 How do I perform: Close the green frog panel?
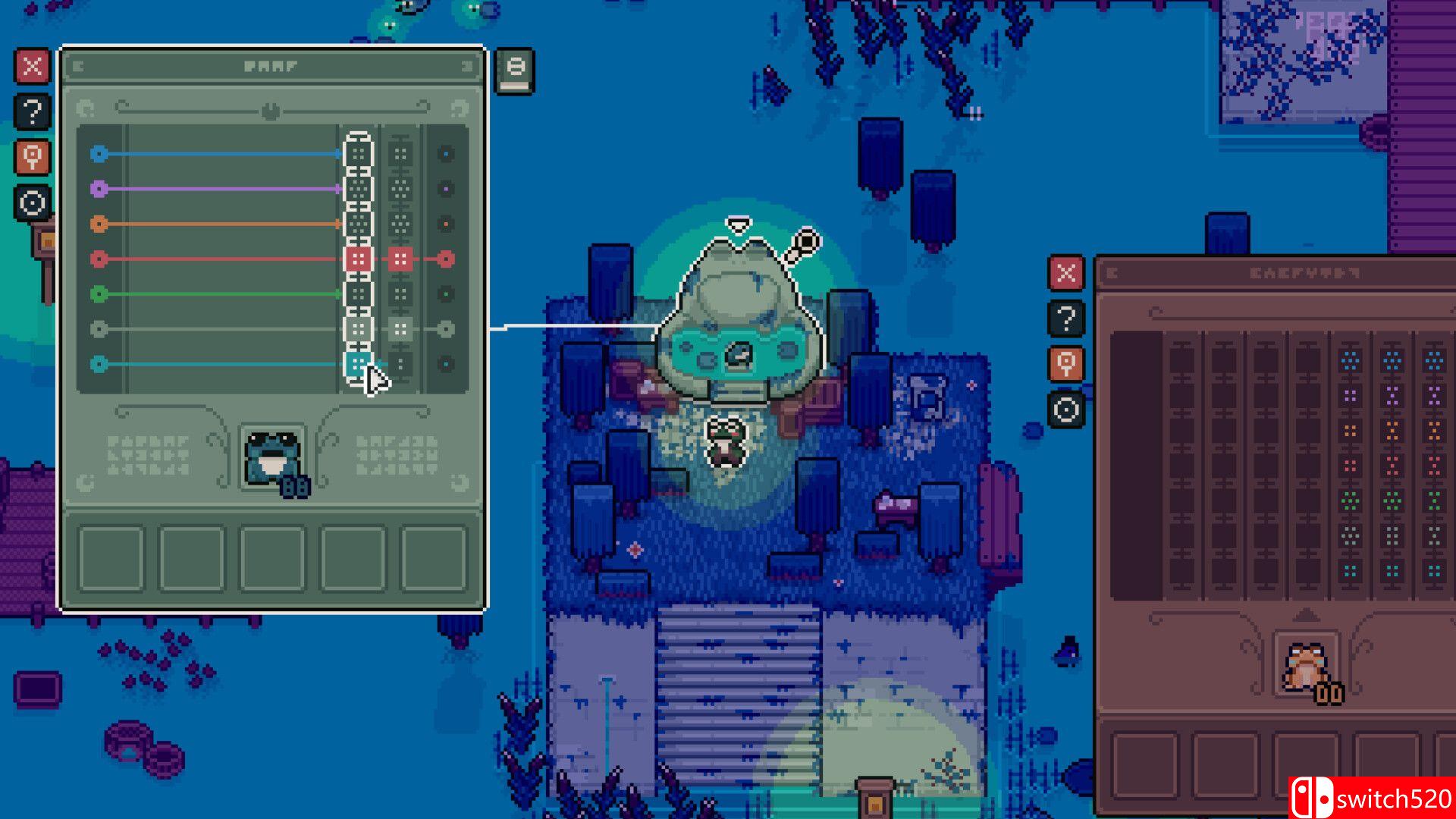(x=32, y=67)
